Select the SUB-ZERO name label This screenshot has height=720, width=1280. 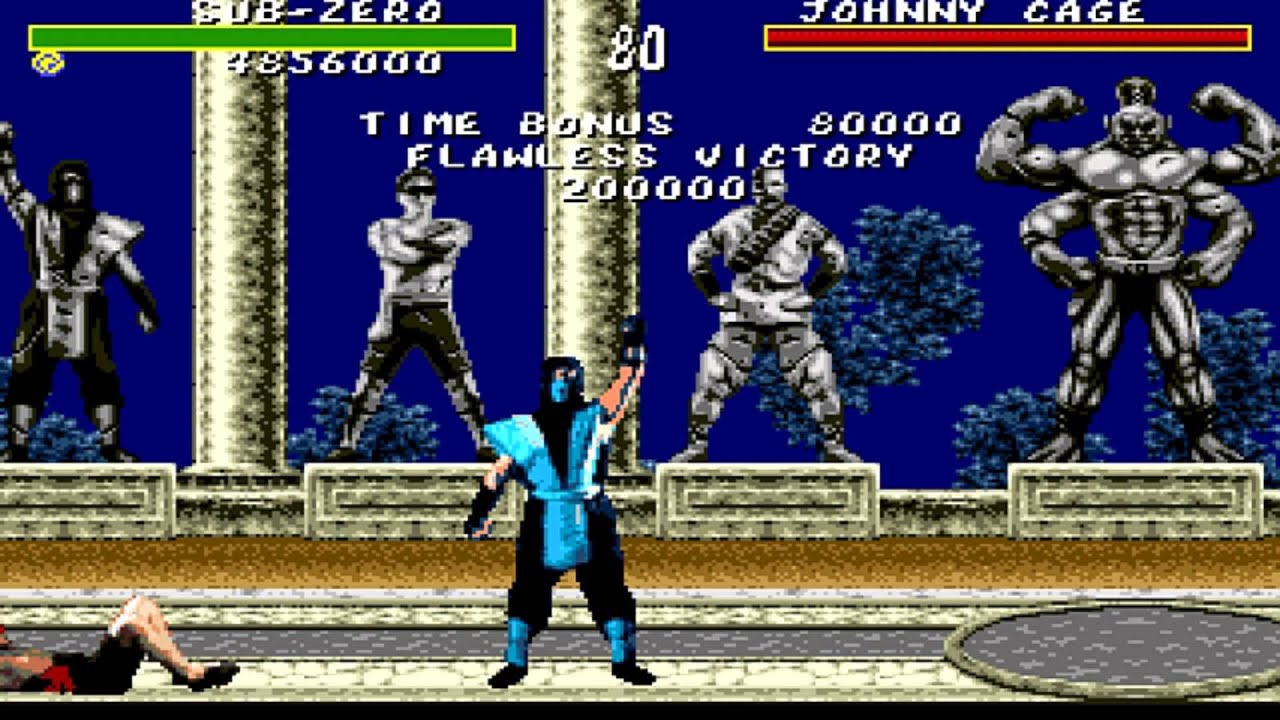tap(320, 12)
